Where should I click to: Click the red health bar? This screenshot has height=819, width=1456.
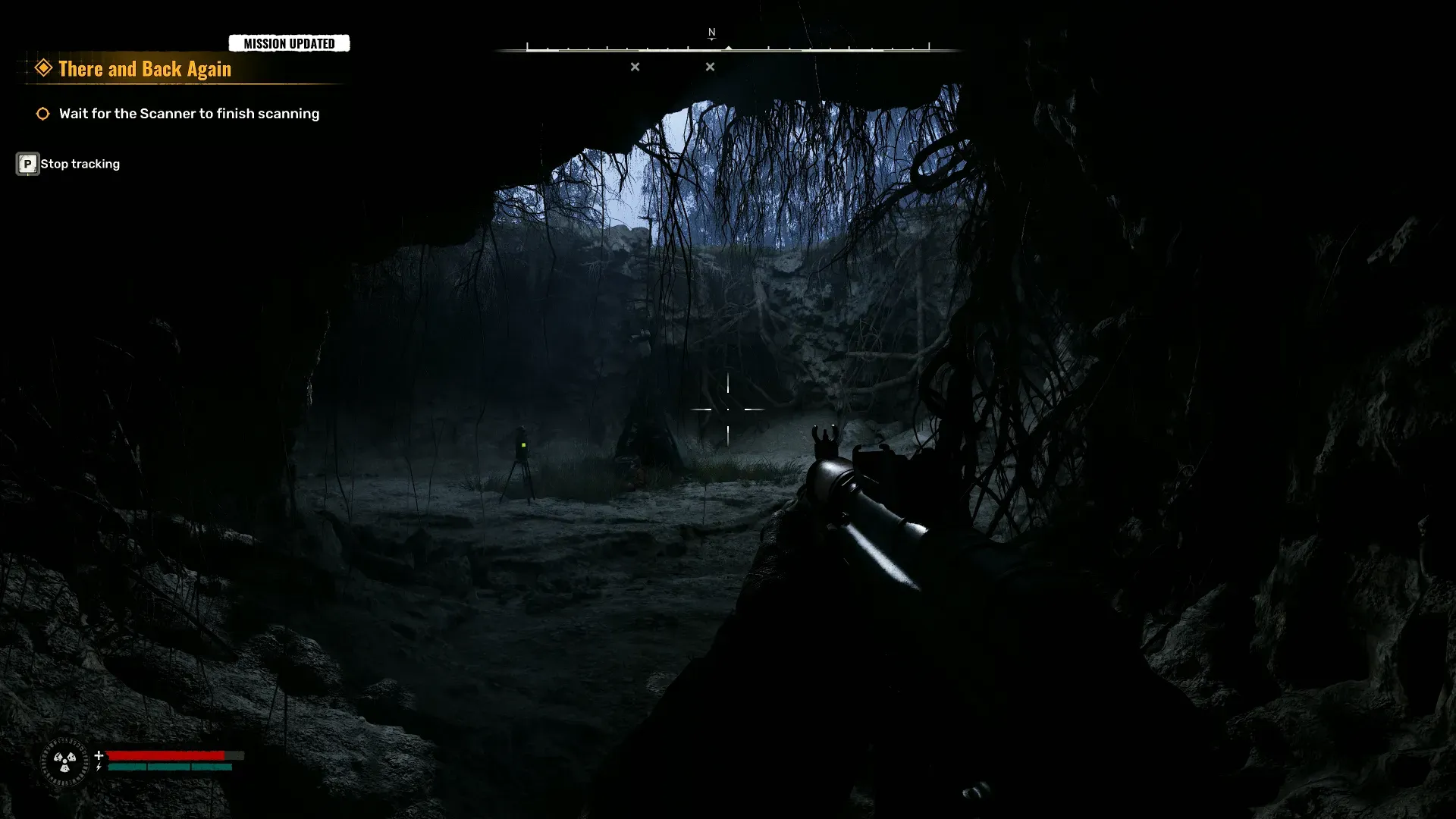167,754
